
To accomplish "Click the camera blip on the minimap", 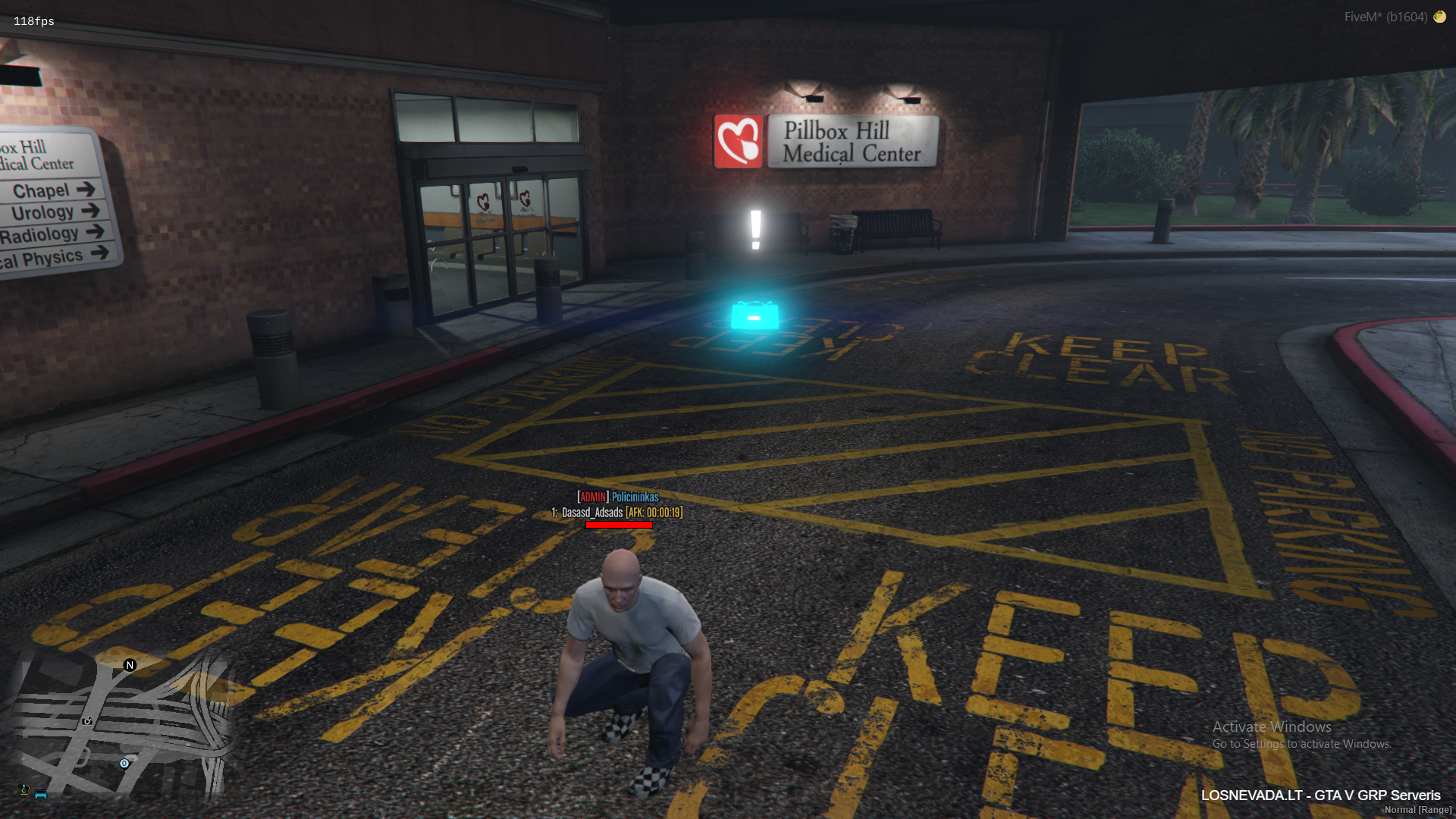I will [x=87, y=721].
